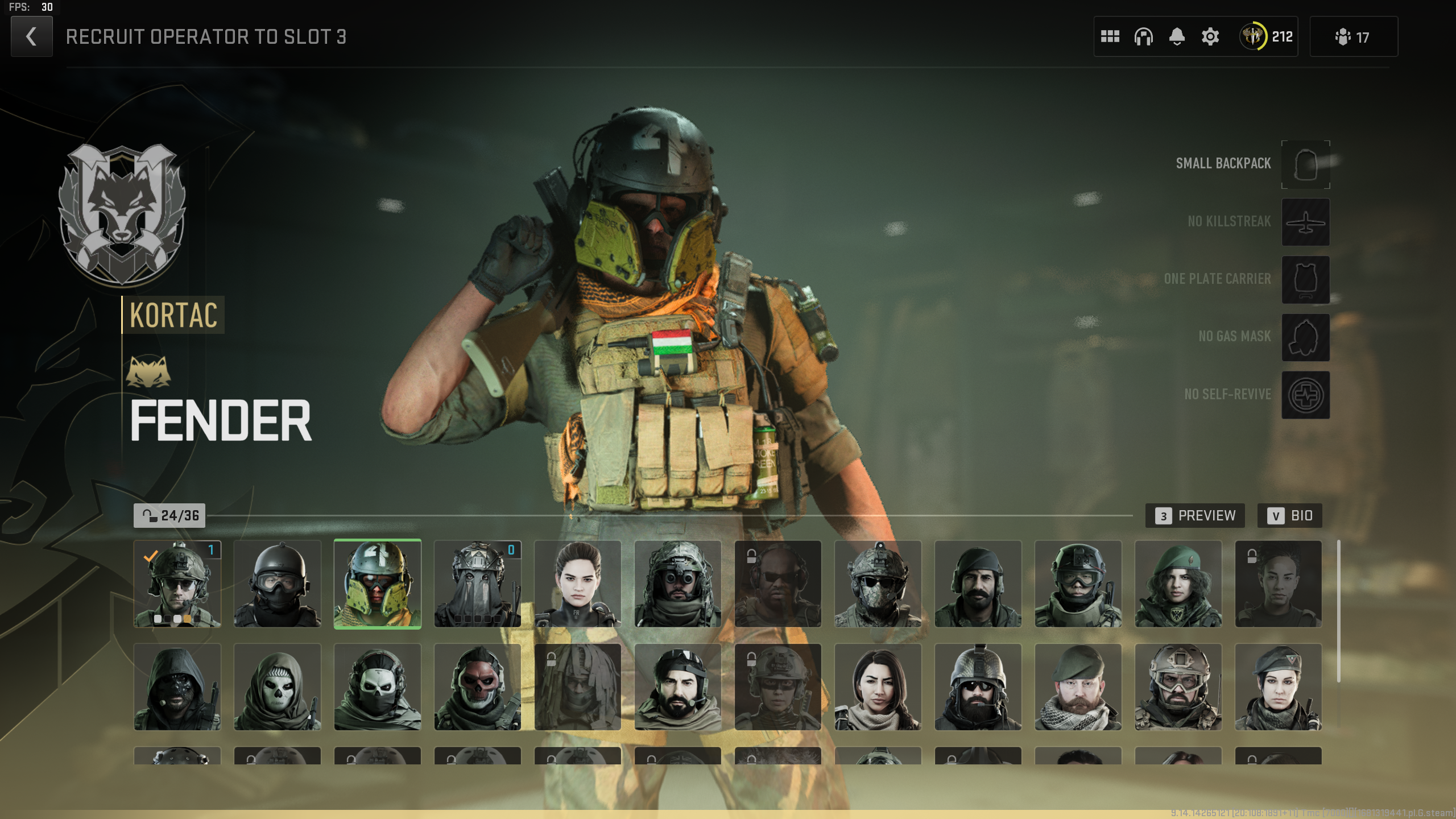
Task: Select the No Self-Revive slot
Action: [x=1305, y=395]
